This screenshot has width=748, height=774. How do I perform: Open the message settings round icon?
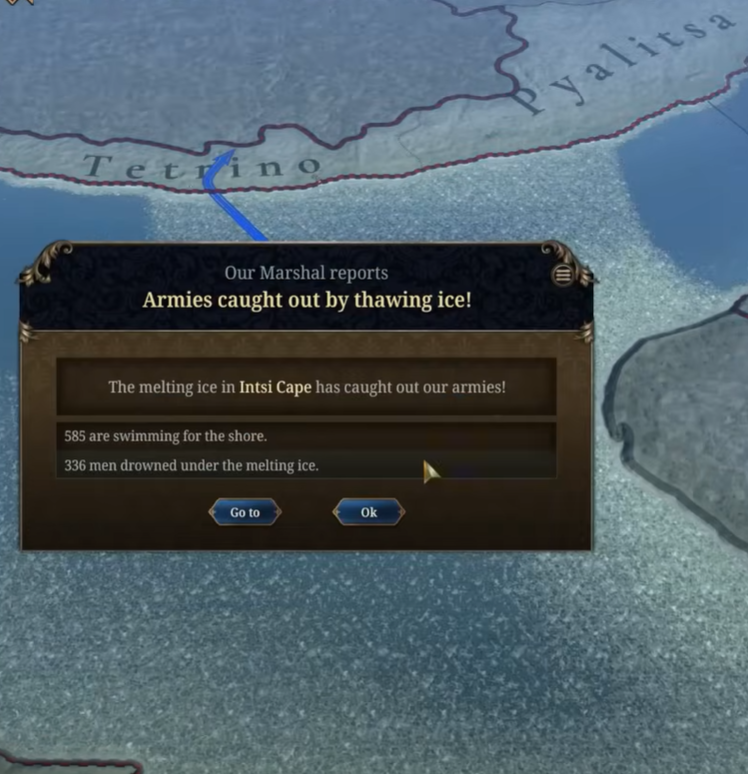(x=563, y=274)
